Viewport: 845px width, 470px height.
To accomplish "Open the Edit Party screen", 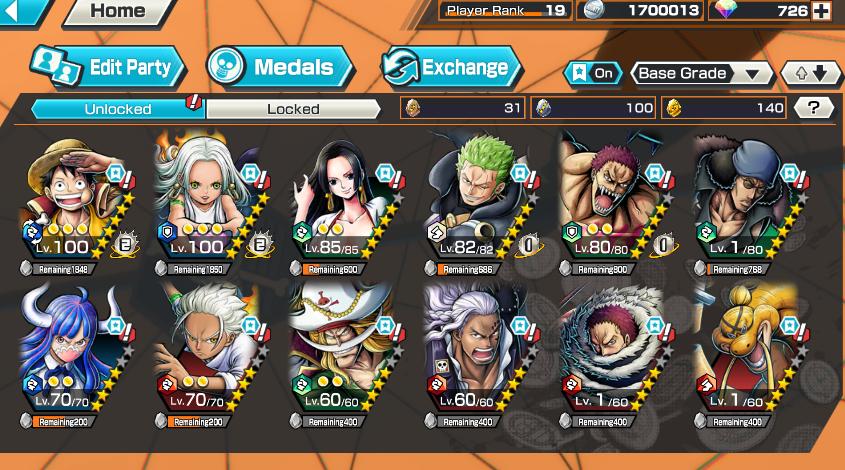I will pyautogui.click(x=108, y=67).
